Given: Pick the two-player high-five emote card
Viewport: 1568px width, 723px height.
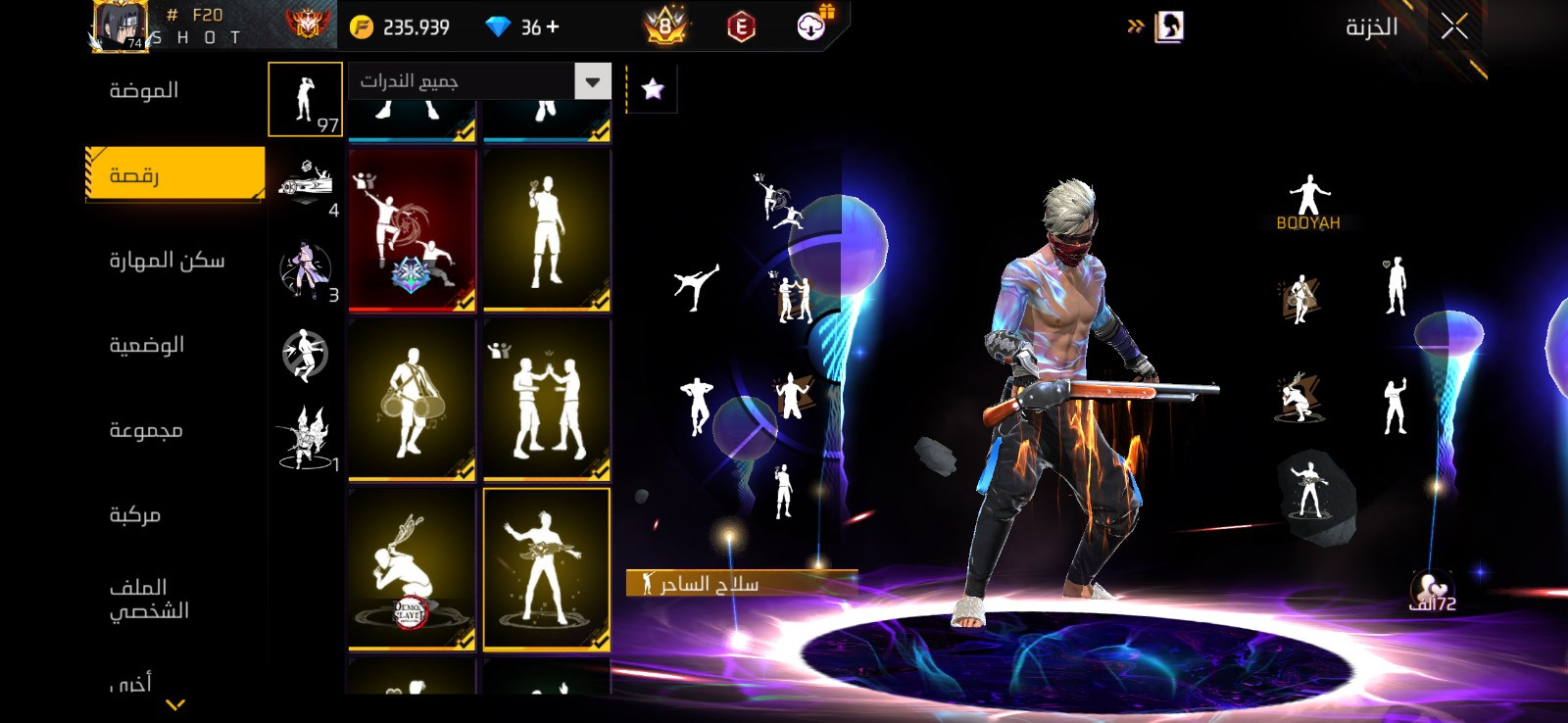Looking at the screenshot, I should 547,400.
